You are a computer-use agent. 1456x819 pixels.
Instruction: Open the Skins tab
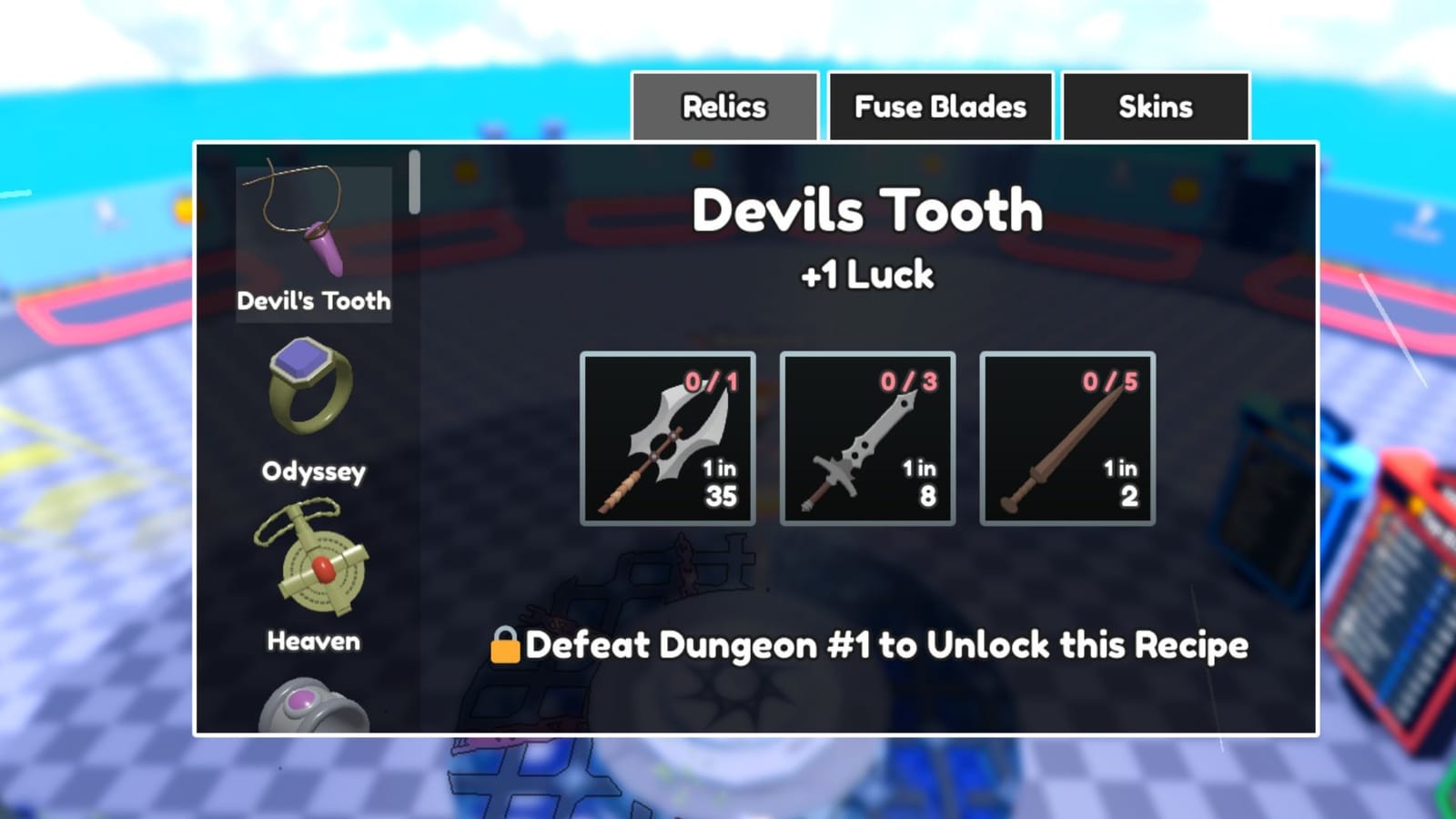[x=1154, y=106]
